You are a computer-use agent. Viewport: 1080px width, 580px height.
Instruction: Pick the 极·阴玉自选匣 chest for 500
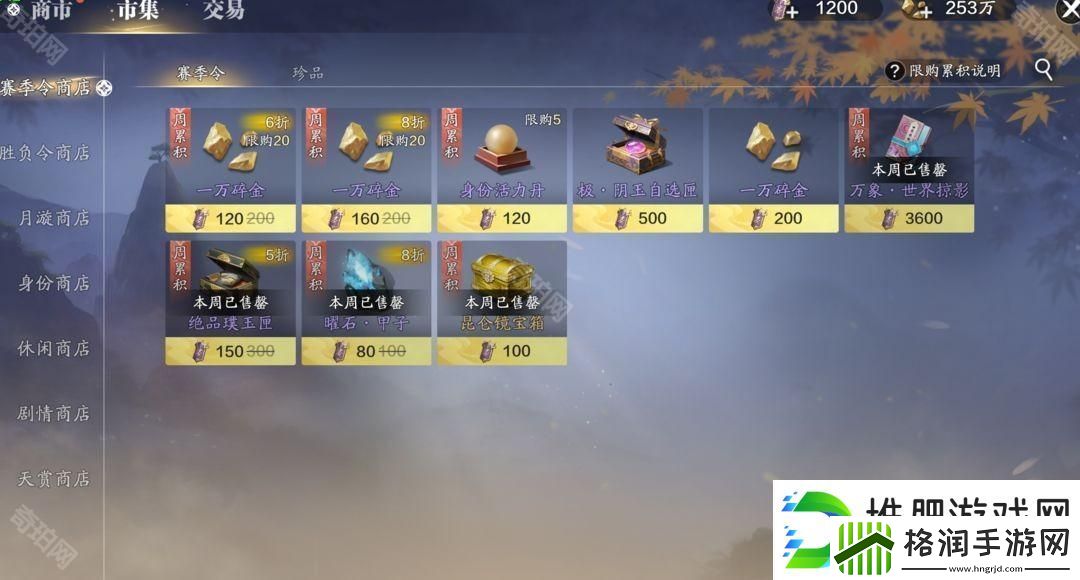point(637,170)
